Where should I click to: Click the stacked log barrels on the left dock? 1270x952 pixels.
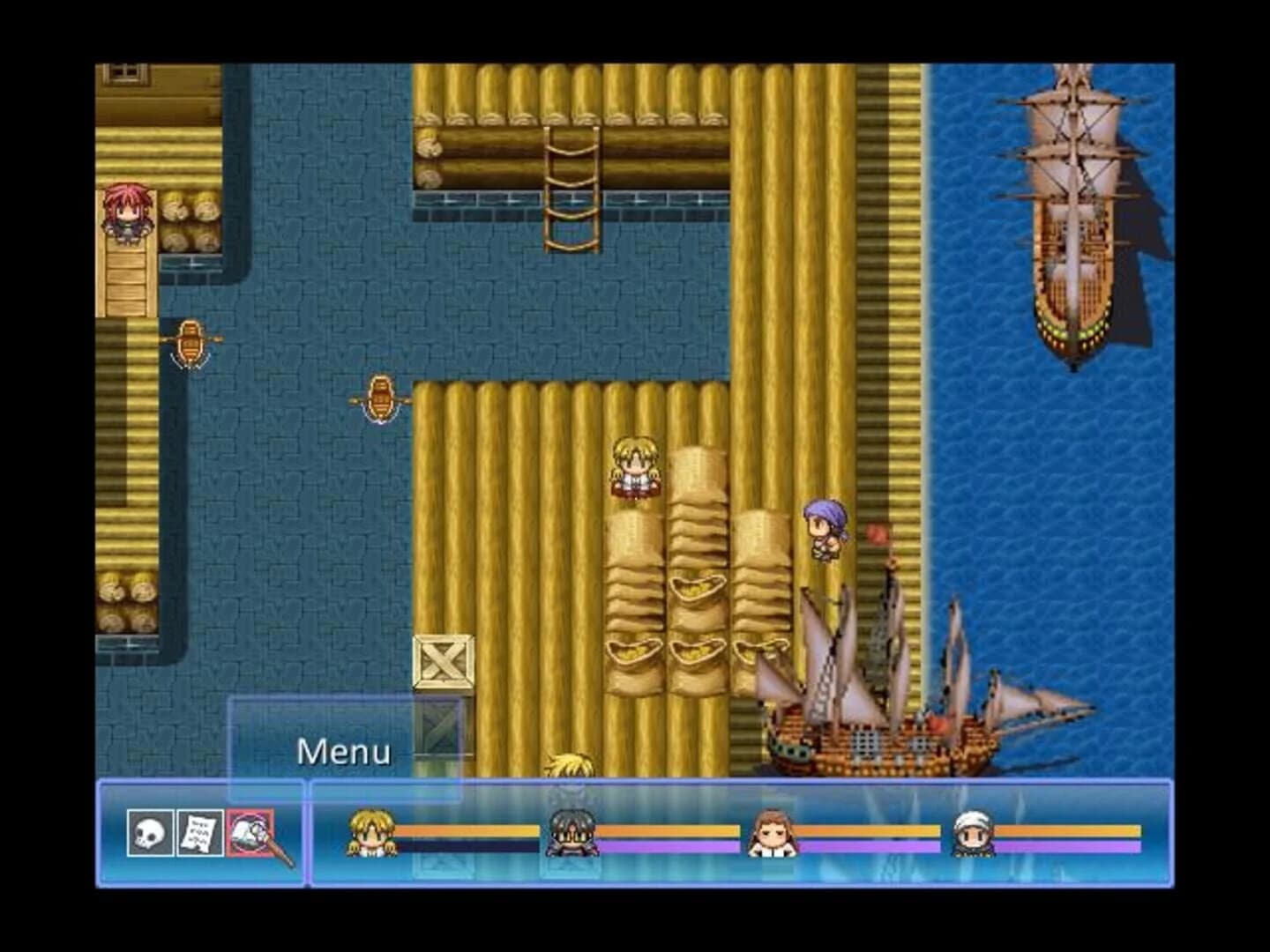(190, 219)
